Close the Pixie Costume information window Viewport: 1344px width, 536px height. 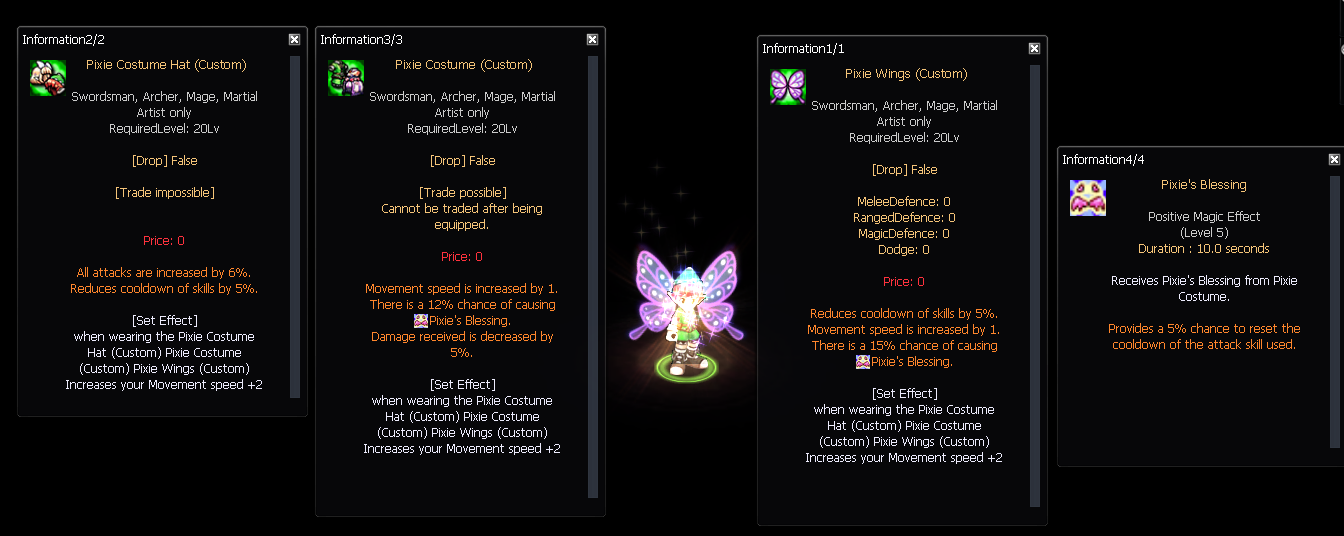(592, 39)
